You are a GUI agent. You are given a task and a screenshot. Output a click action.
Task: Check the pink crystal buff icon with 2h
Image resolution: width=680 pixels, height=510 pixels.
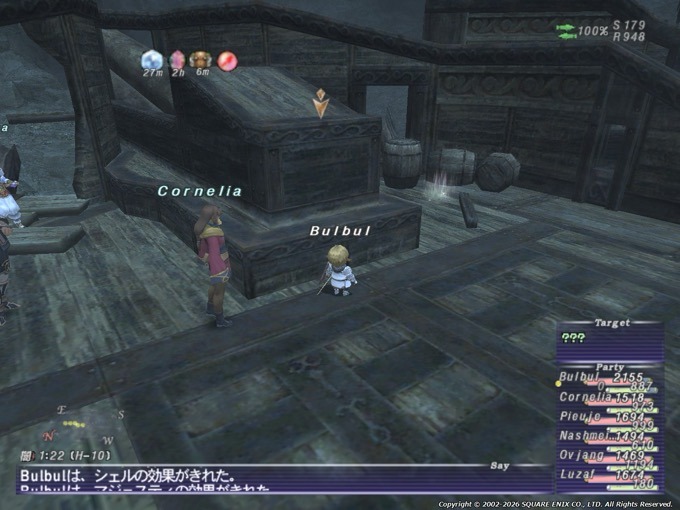(x=177, y=61)
